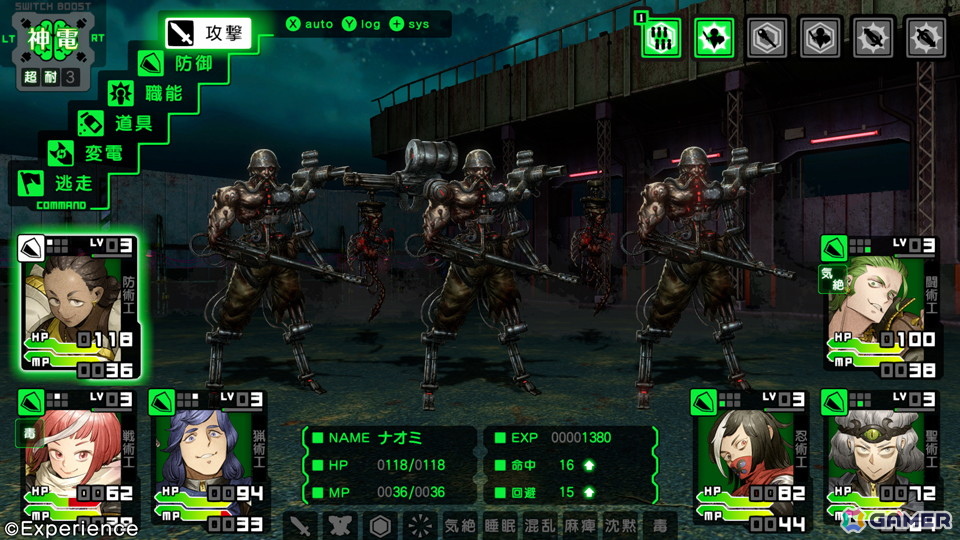Choose the 逃走 escape command
960x540 pixels.
point(66,184)
